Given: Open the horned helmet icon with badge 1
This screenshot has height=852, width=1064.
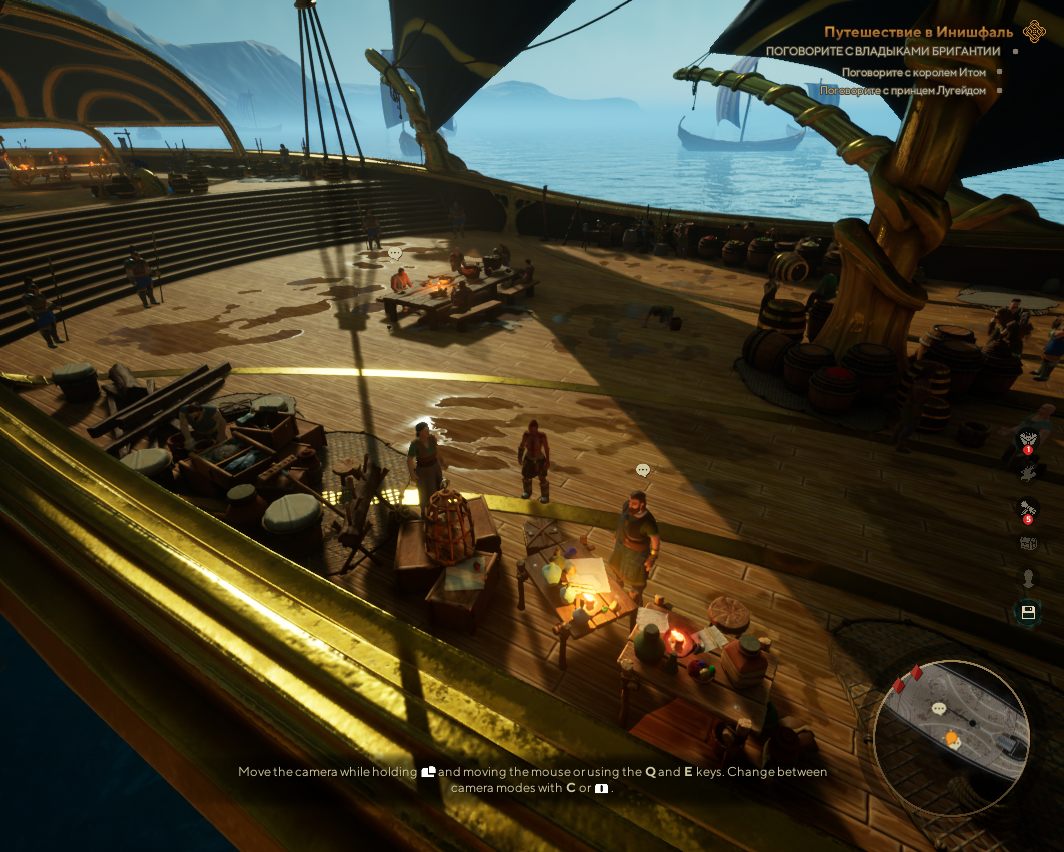Looking at the screenshot, I should (x=1027, y=439).
